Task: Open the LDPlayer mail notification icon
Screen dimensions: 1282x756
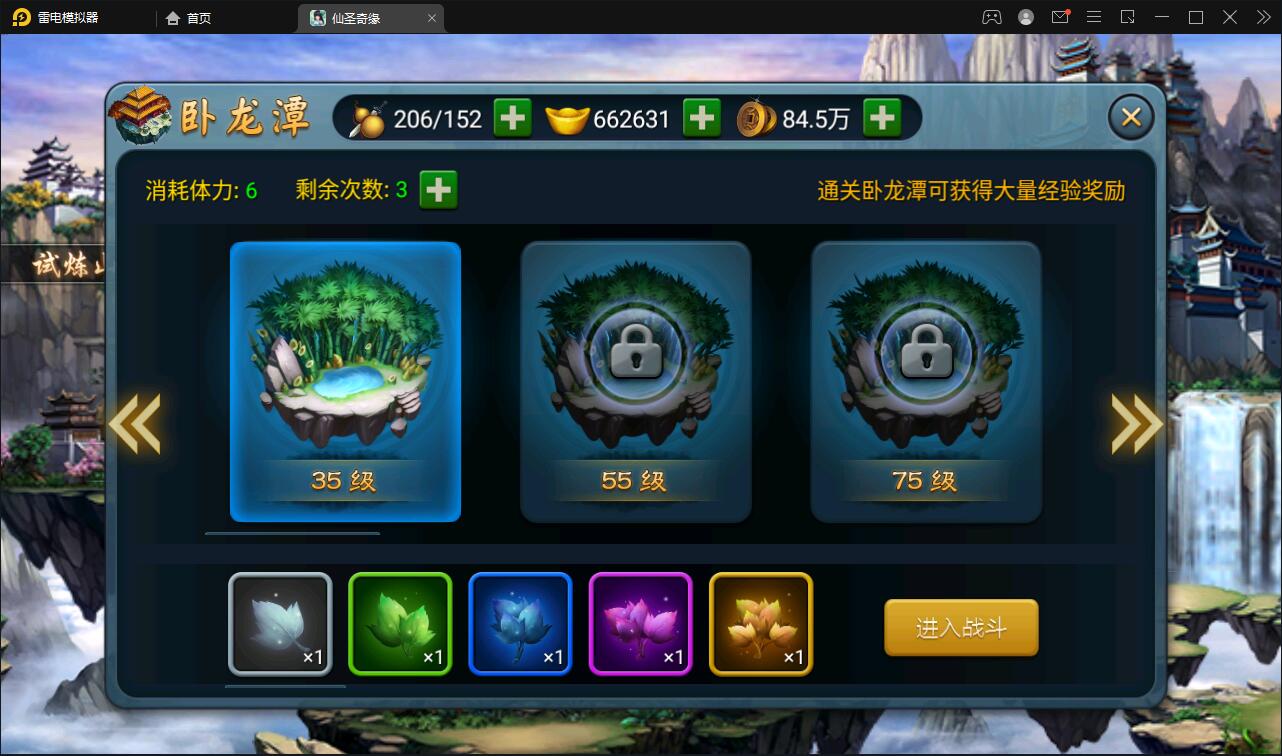Action: 1061,16
